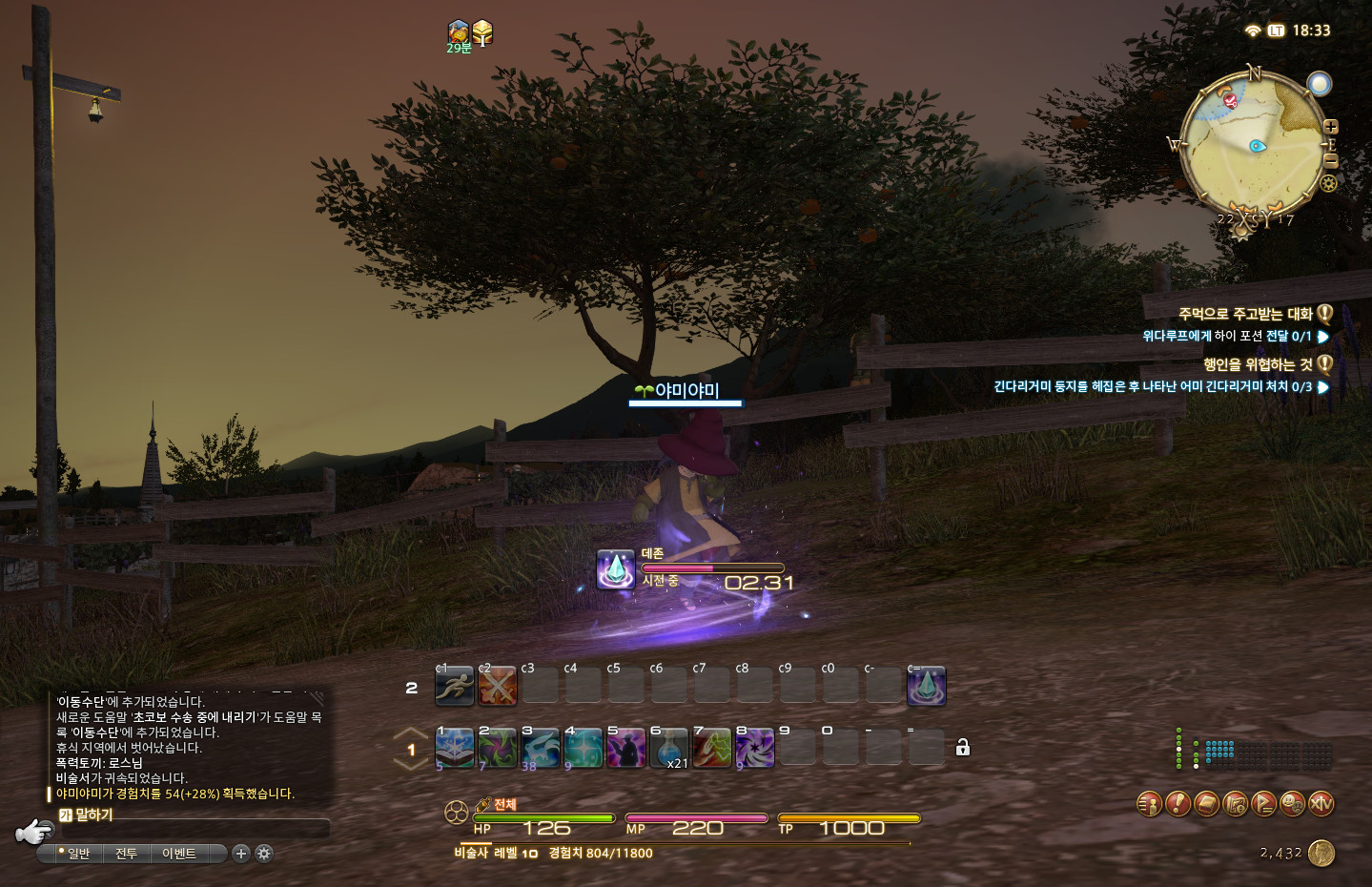The image size is (1372, 887).
Task: Summon the Carbuncle in slot 3
Action: 540,748
